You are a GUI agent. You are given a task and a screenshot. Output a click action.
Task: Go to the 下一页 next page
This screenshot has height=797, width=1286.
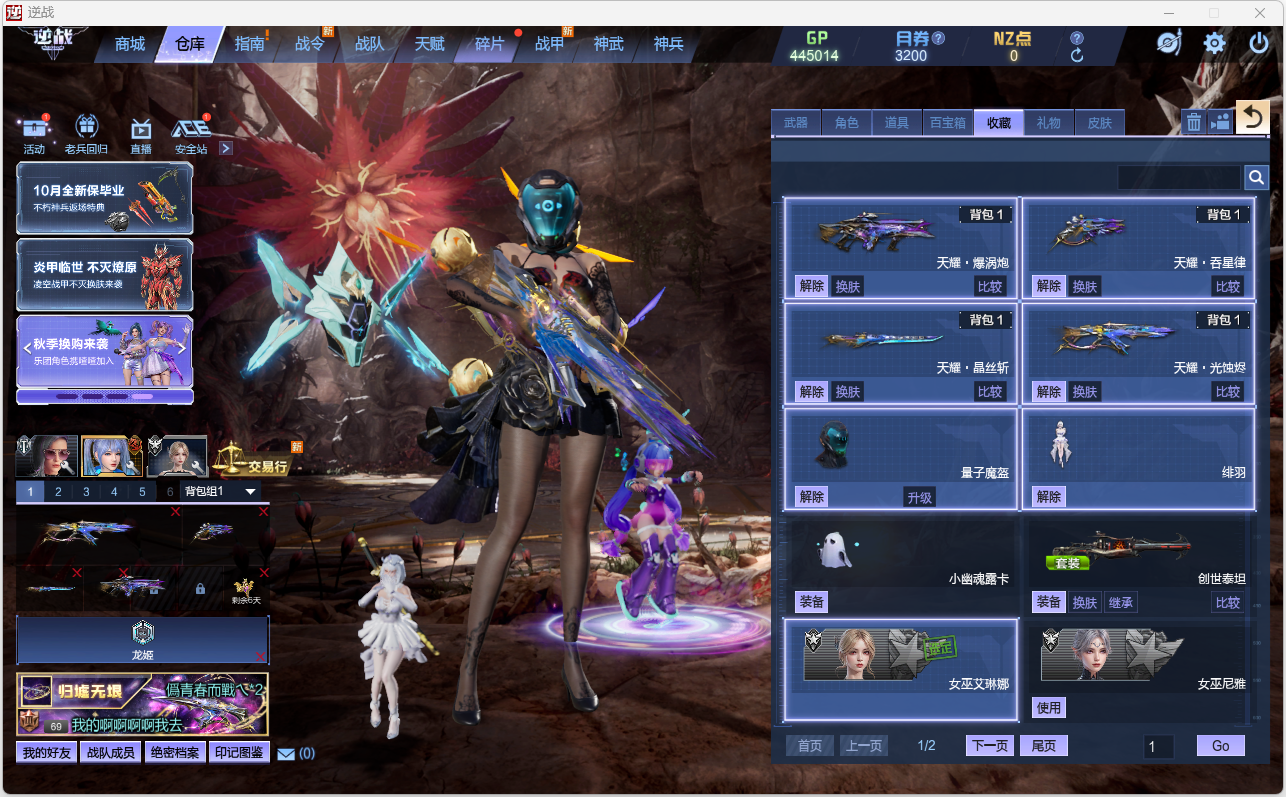pyautogui.click(x=990, y=746)
